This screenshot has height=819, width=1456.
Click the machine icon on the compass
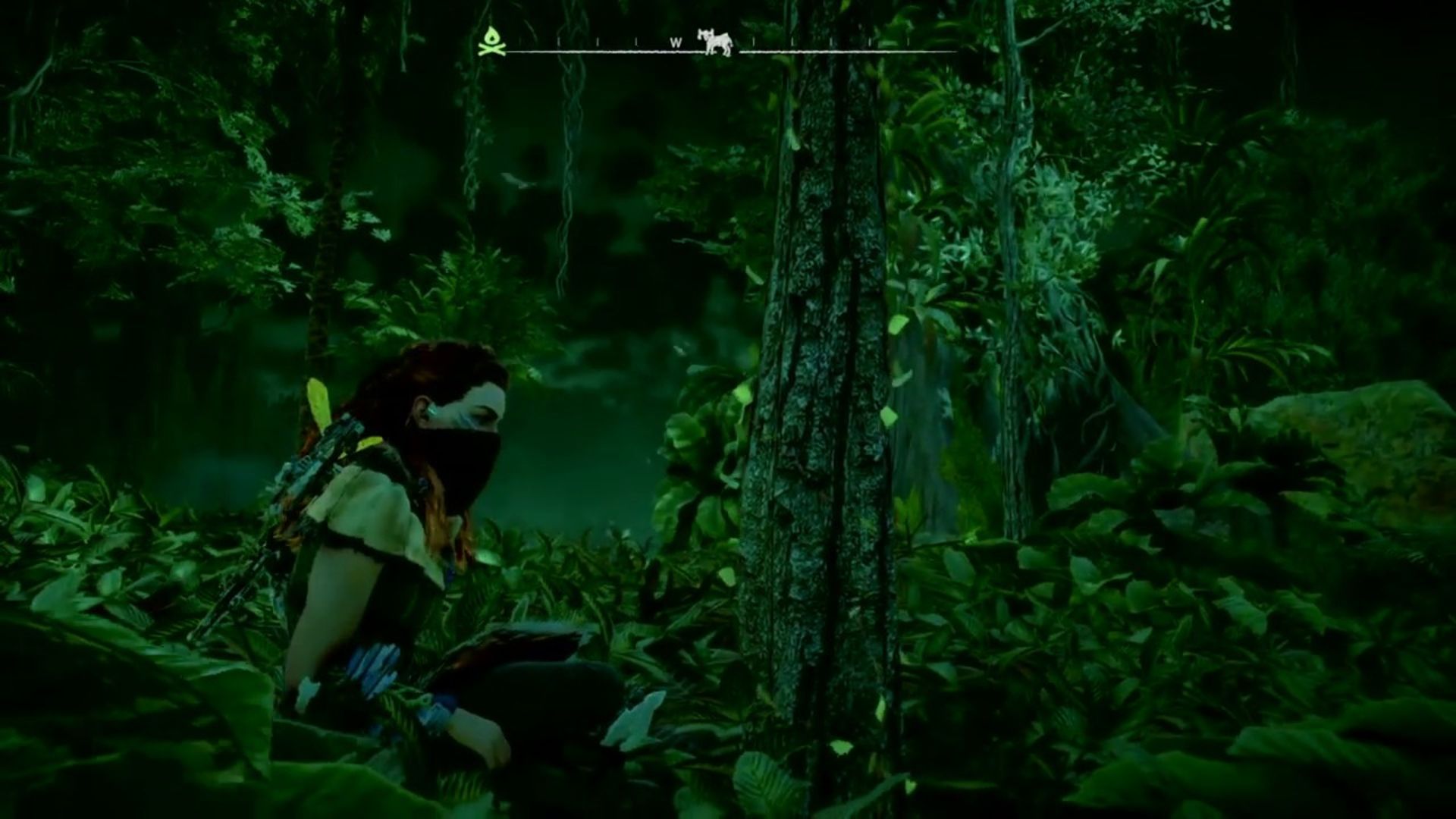click(x=717, y=41)
